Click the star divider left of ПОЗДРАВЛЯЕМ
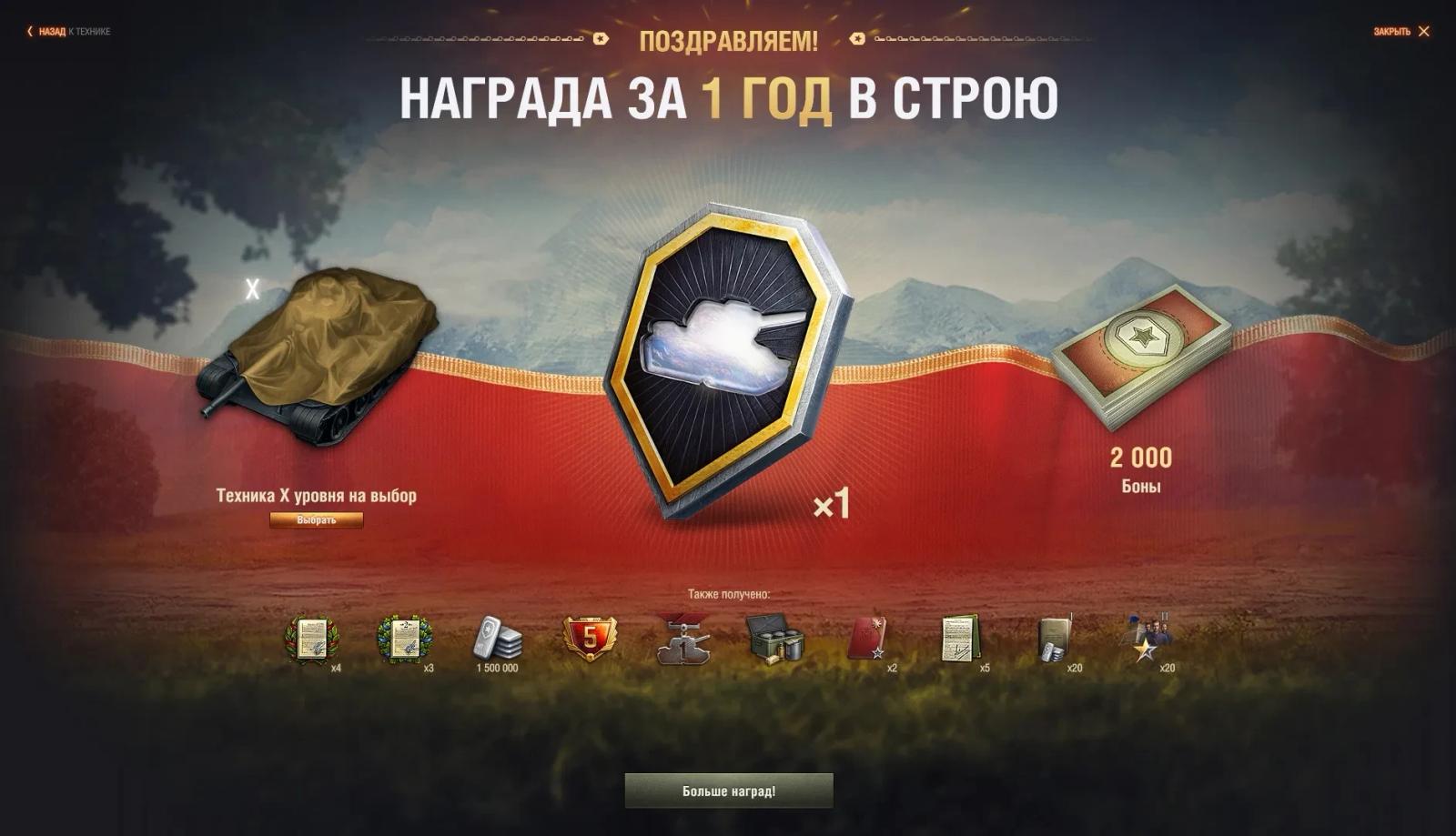This screenshot has width=1456, height=836. pyautogui.click(x=601, y=40)
